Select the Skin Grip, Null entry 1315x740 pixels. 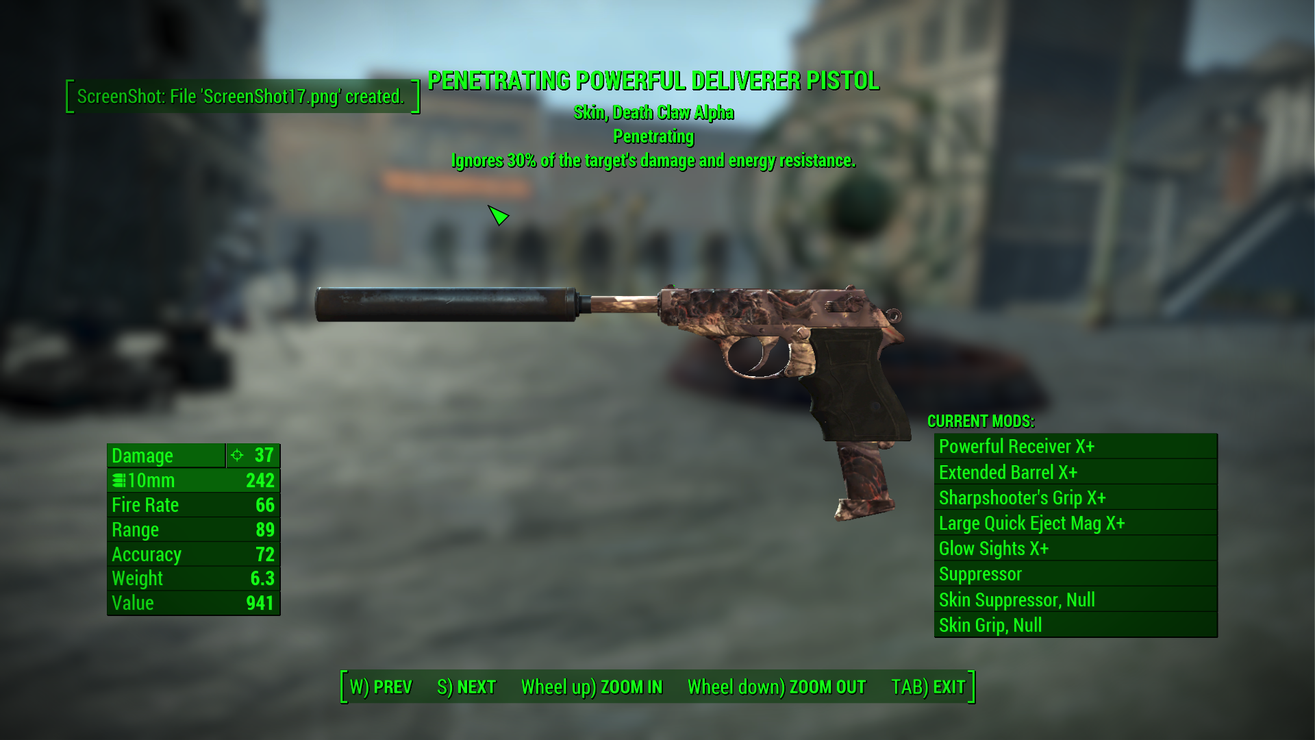[x=1075, y=625]
